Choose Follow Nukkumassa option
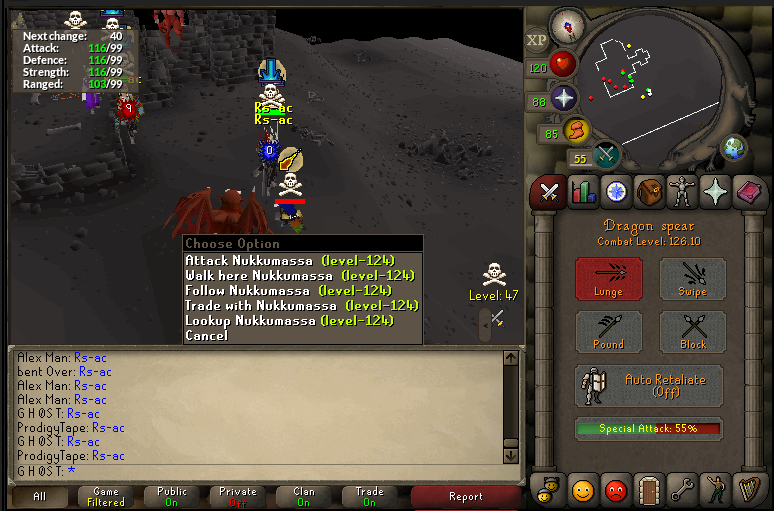The height and width of the screenshot is (511, 774). click(x=288, y=291)
